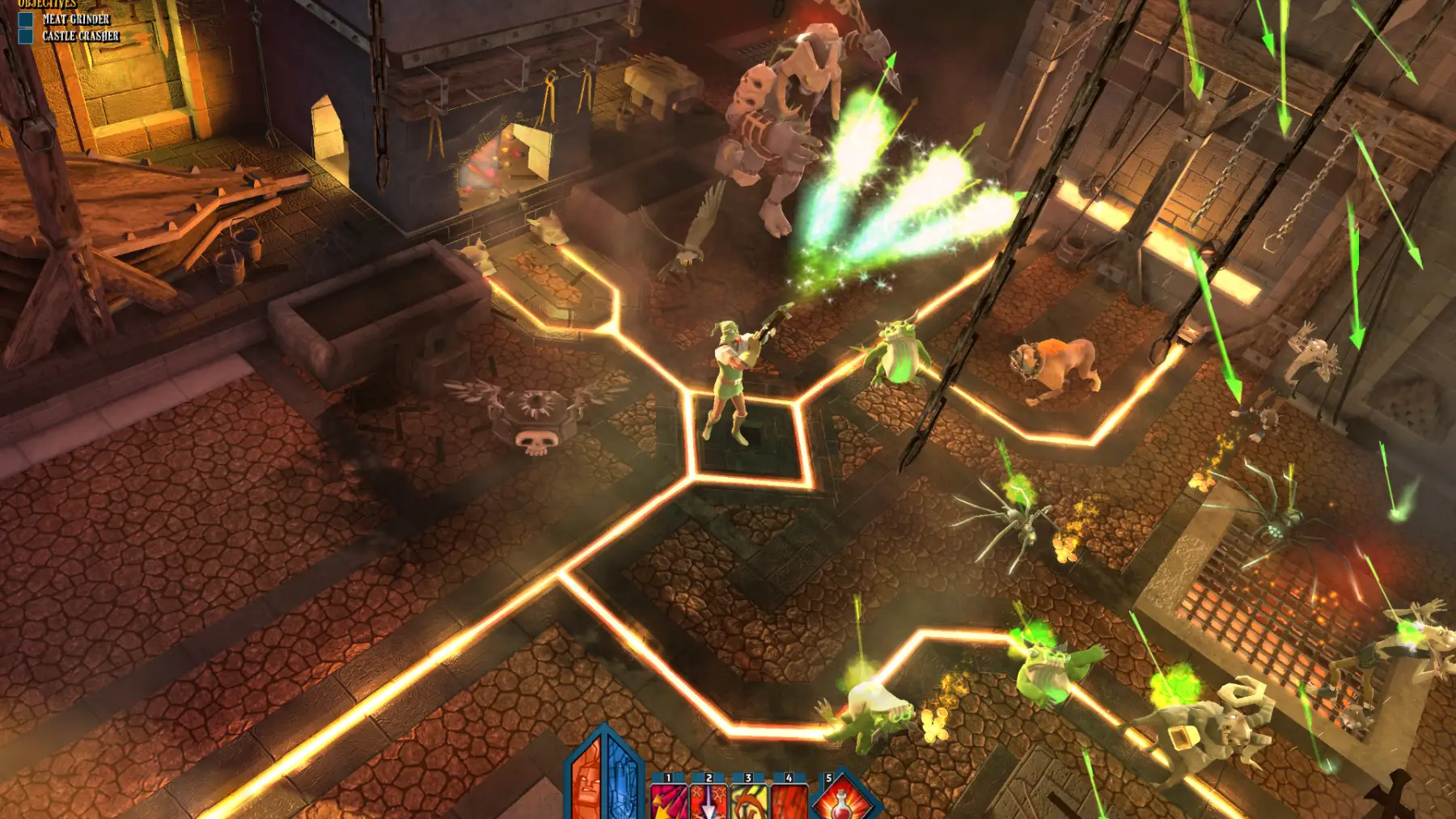Activate ability slot 1 with yellow arrows
1456x819 pixels.
tap(668, 802)
